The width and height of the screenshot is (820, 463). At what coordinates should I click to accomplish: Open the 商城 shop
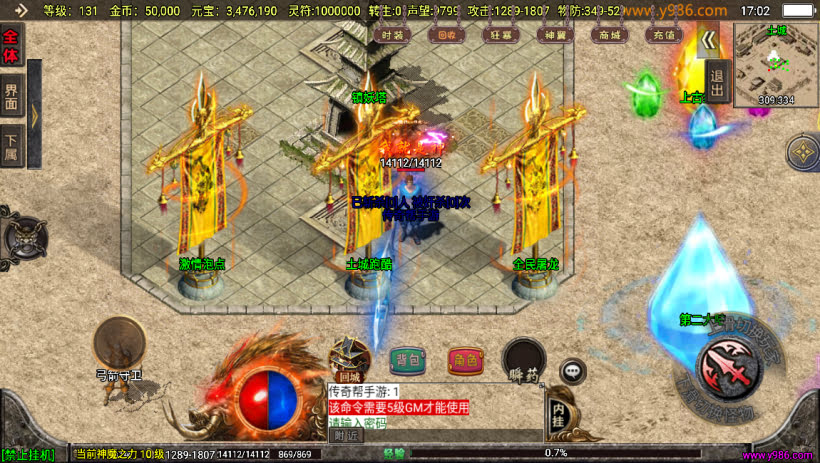click(606, 34)
